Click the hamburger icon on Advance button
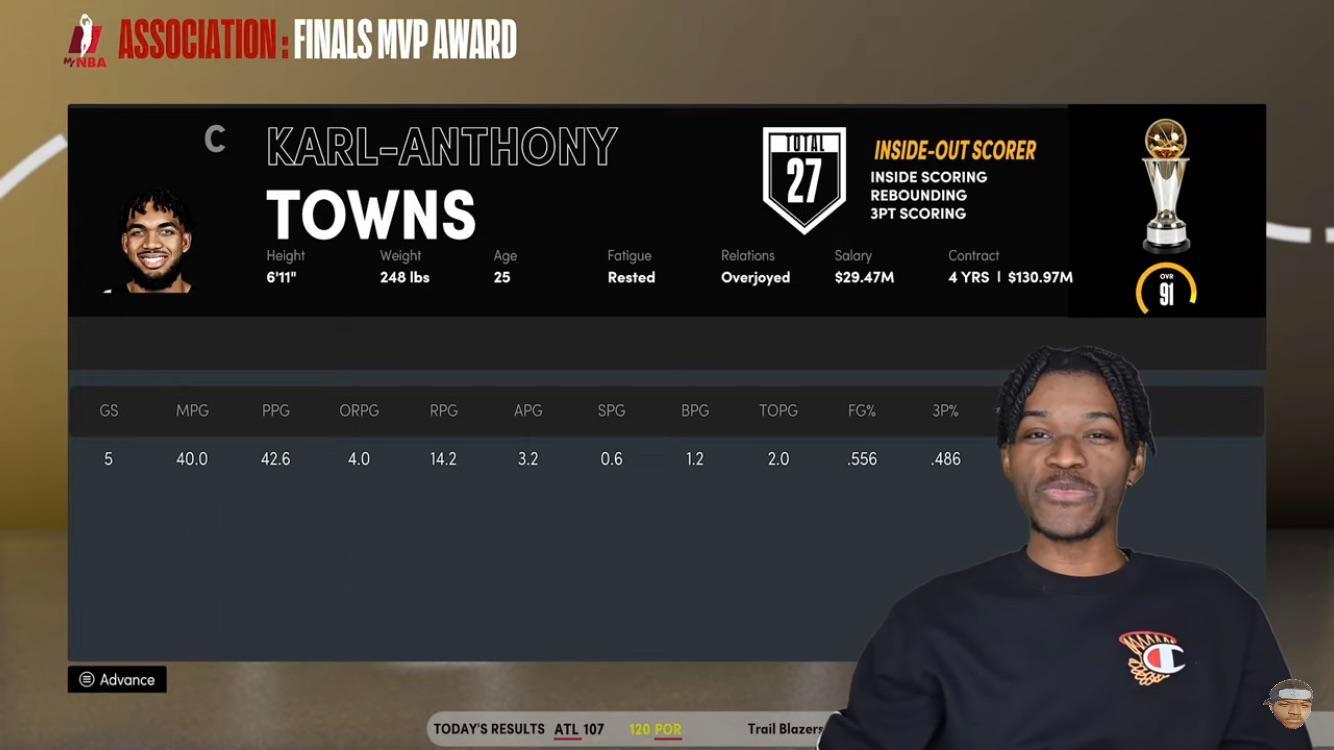The image size is (1334, 750). coord(88,679)
